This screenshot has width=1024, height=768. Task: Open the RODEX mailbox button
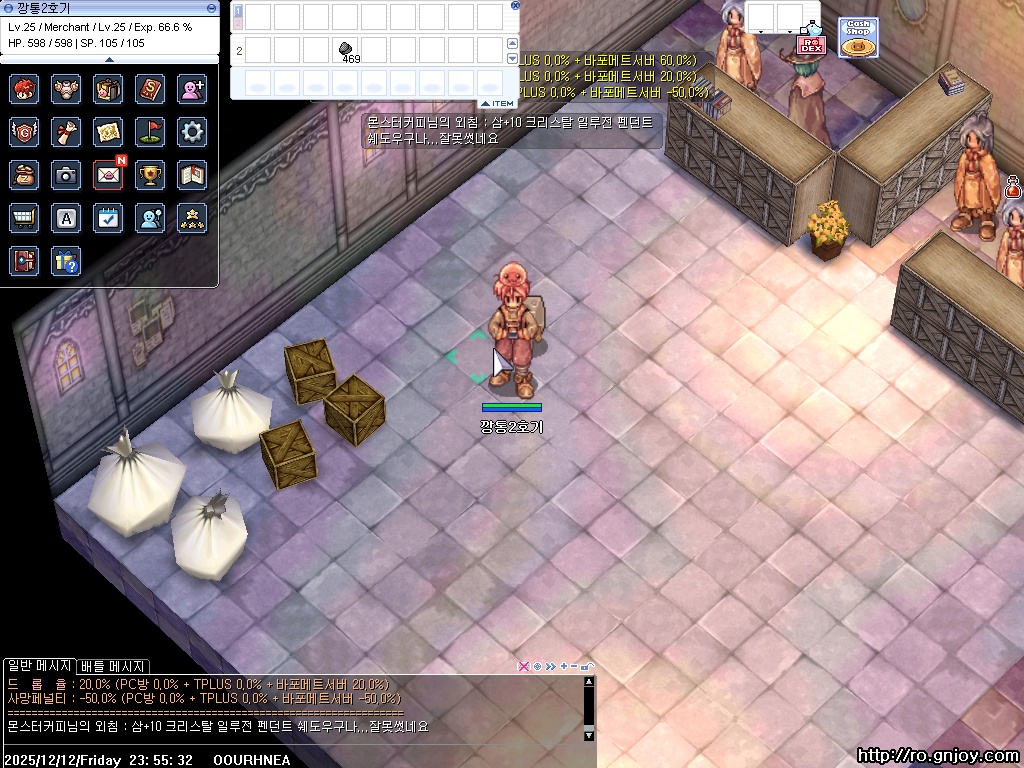click(x=810, y=43)
